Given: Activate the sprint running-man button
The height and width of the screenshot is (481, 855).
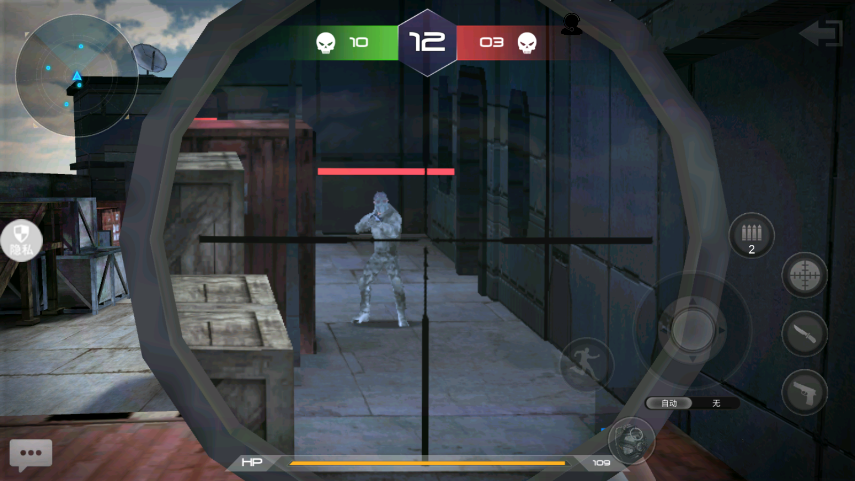Looking at the screenshot, I should 585,363.
